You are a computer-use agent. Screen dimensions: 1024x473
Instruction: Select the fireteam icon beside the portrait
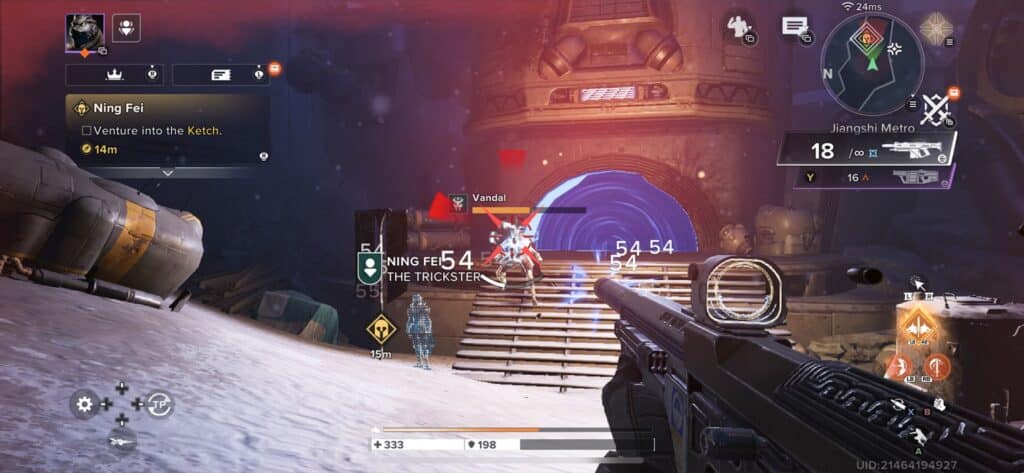coord(126,28)
